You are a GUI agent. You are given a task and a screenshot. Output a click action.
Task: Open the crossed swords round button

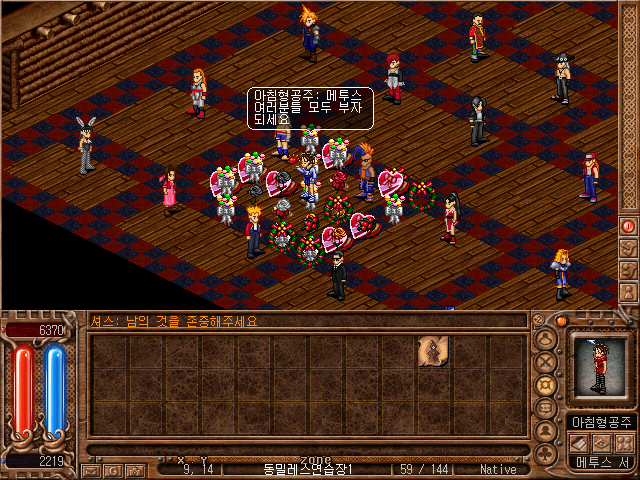(546, 362)
